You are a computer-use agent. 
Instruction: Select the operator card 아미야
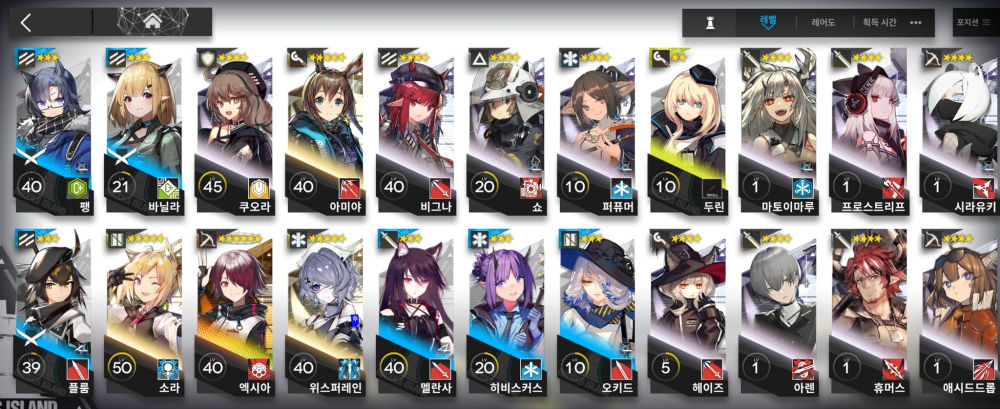[x=324, y=130]
